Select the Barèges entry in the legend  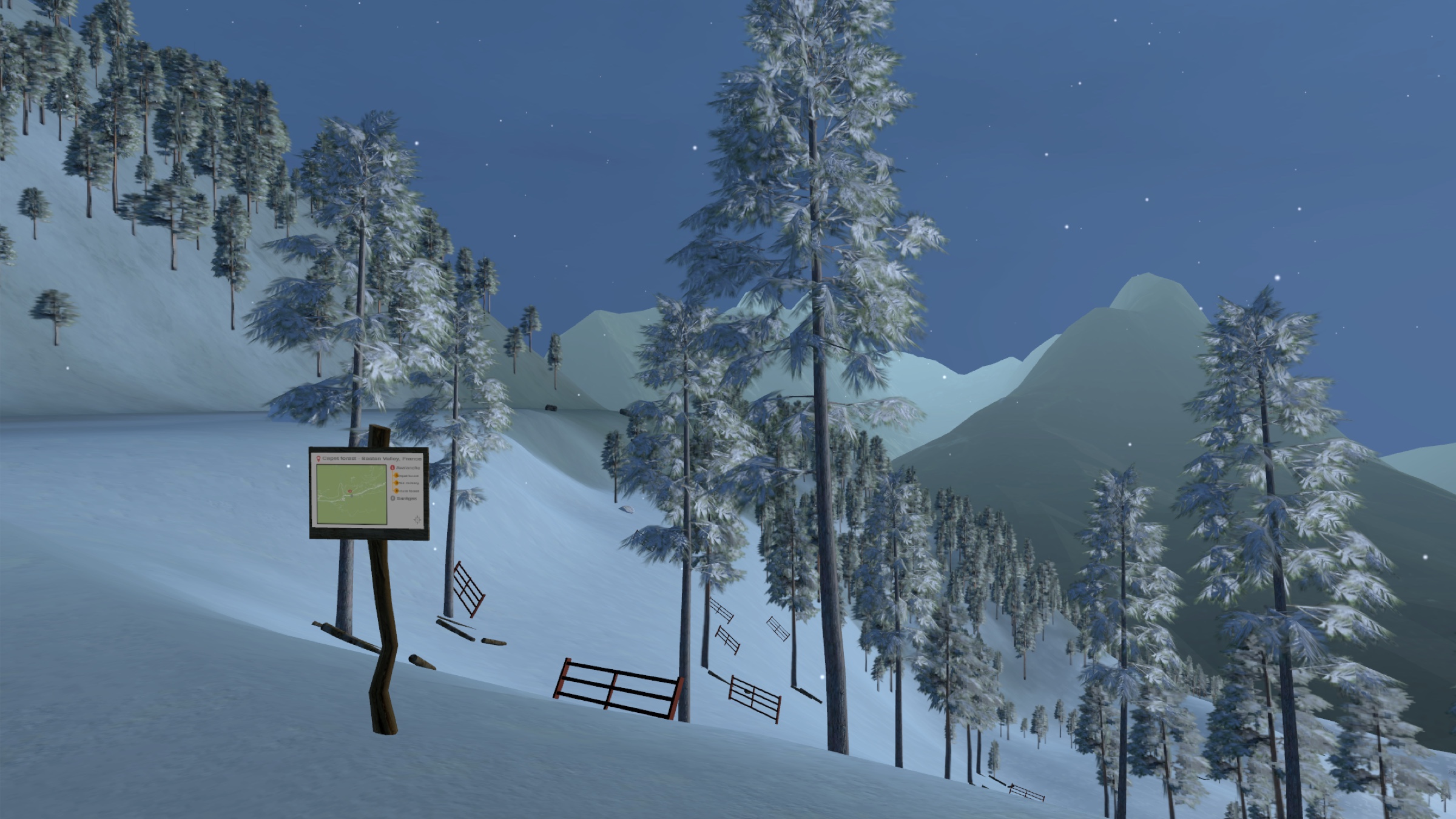point(405,499)
